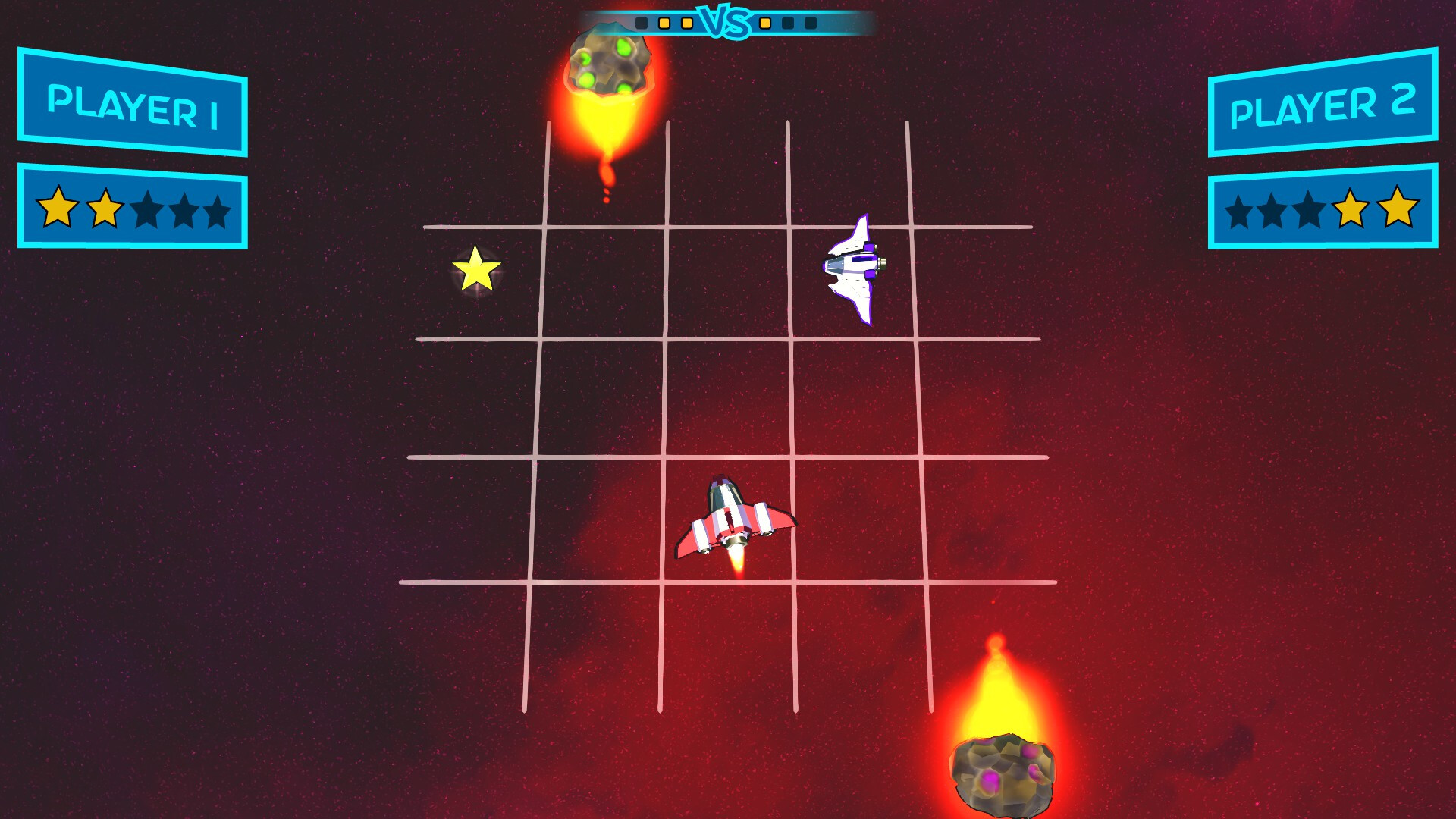Image resolution: width=1456 pixels, height=819 pixels.
Task: Toggle the dark unlit dot beside the VS emblem
Action: (787, 23)
